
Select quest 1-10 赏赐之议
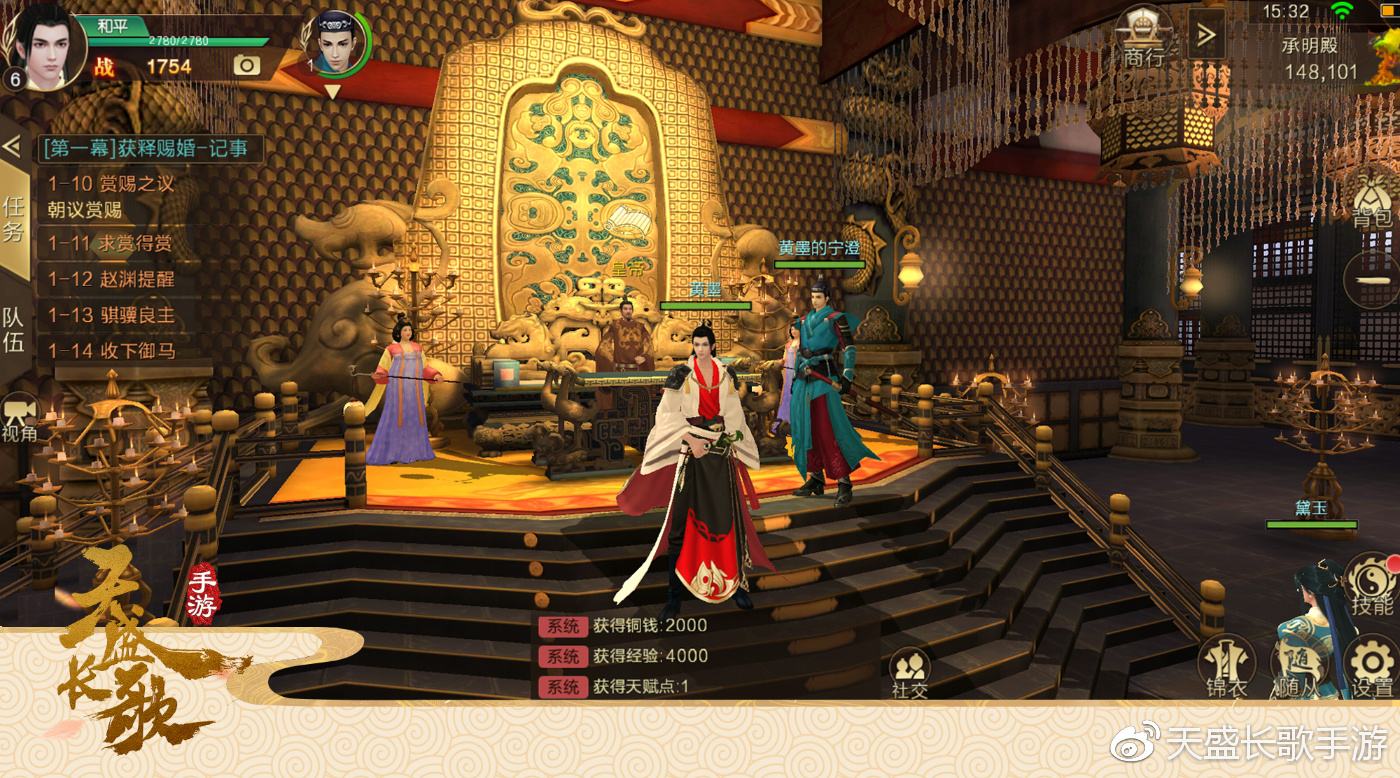[x=112, y=185]
